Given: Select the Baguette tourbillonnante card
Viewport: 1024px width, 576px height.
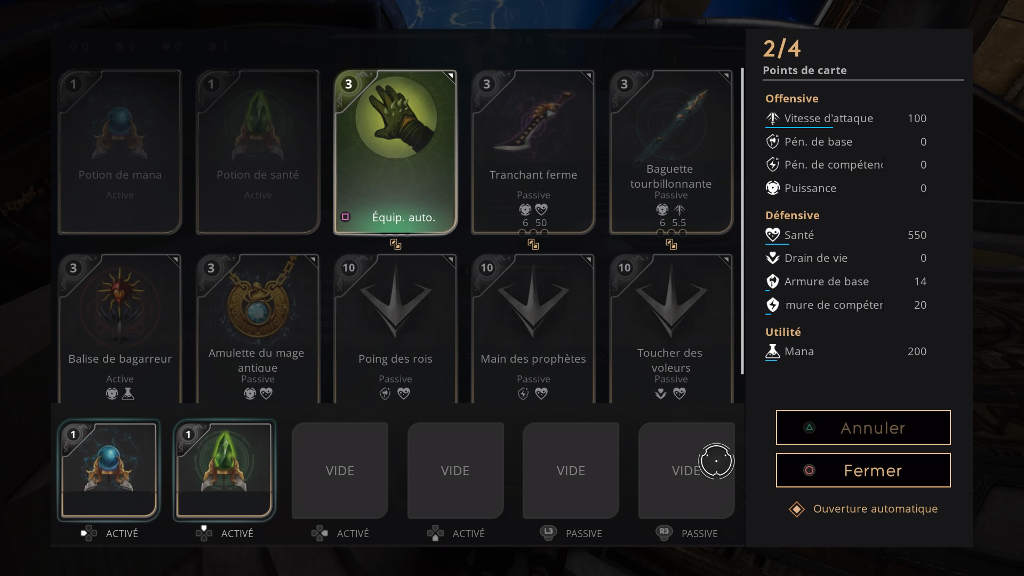Looking at the screenshot, I should [671, 150].
